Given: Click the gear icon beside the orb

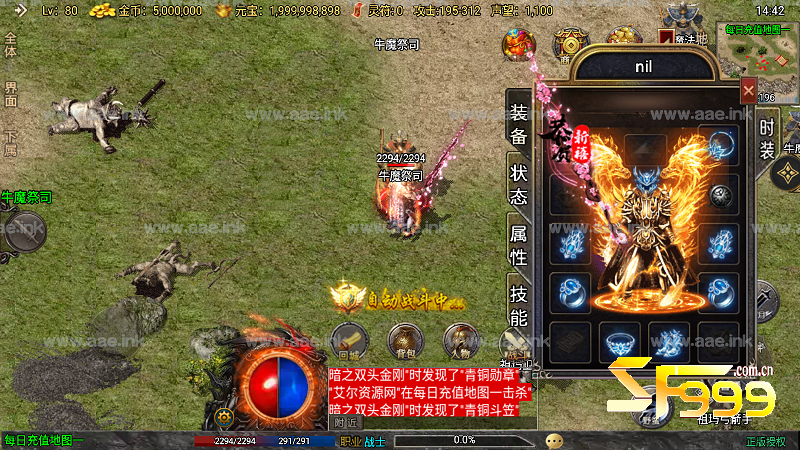Looking at the screenshot, I should coord(225,416).
